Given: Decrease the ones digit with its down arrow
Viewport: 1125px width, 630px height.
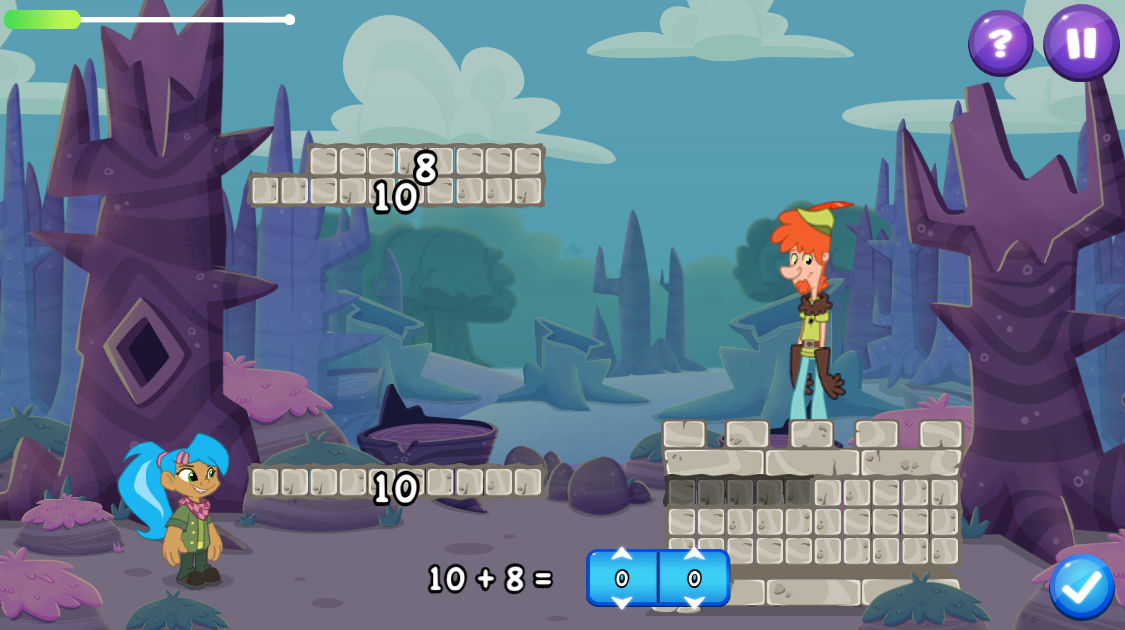Looking at the screenshot, I should [694, 601].
